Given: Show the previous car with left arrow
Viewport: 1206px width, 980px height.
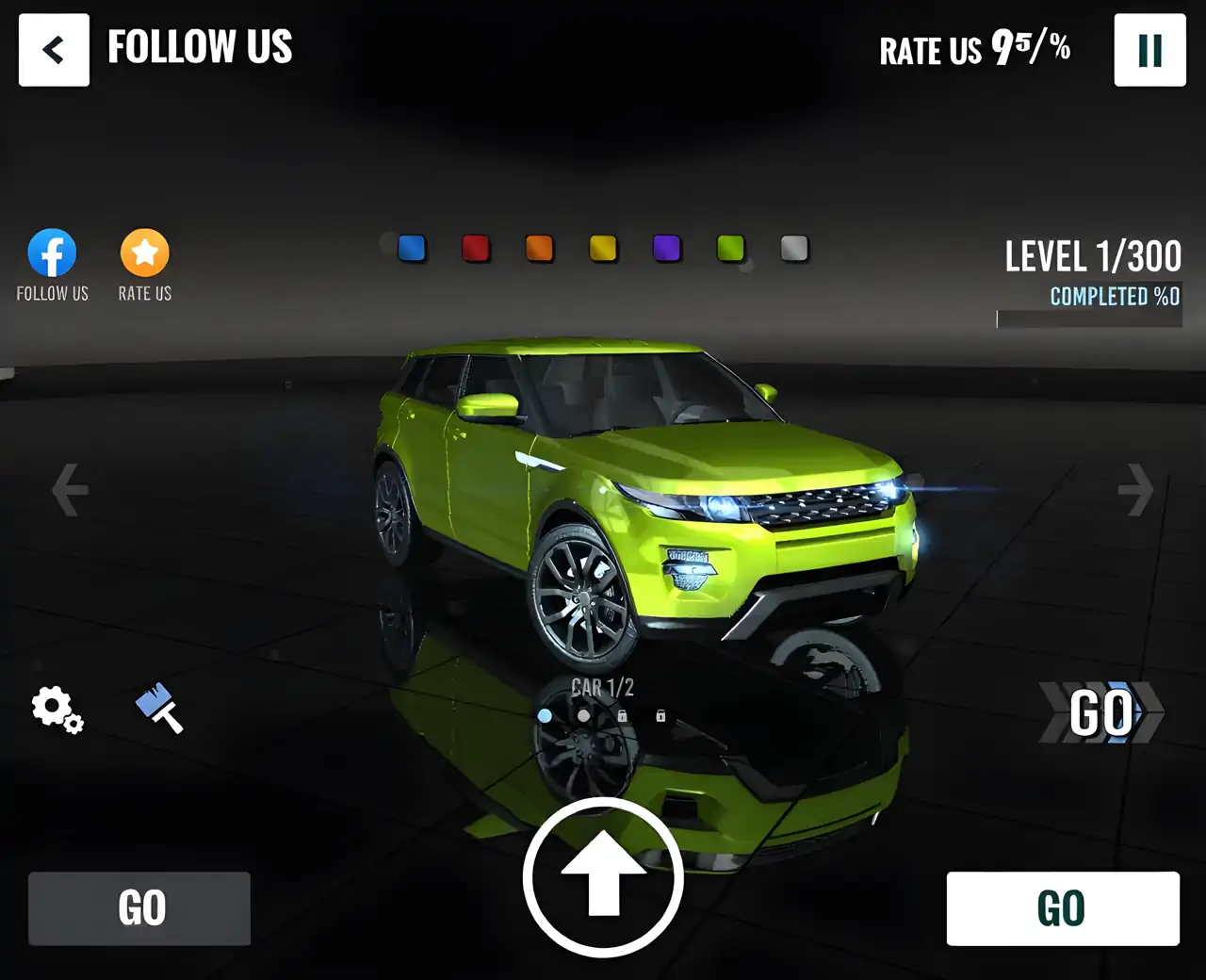Looking at the screenshot, I should pos(70,489).
